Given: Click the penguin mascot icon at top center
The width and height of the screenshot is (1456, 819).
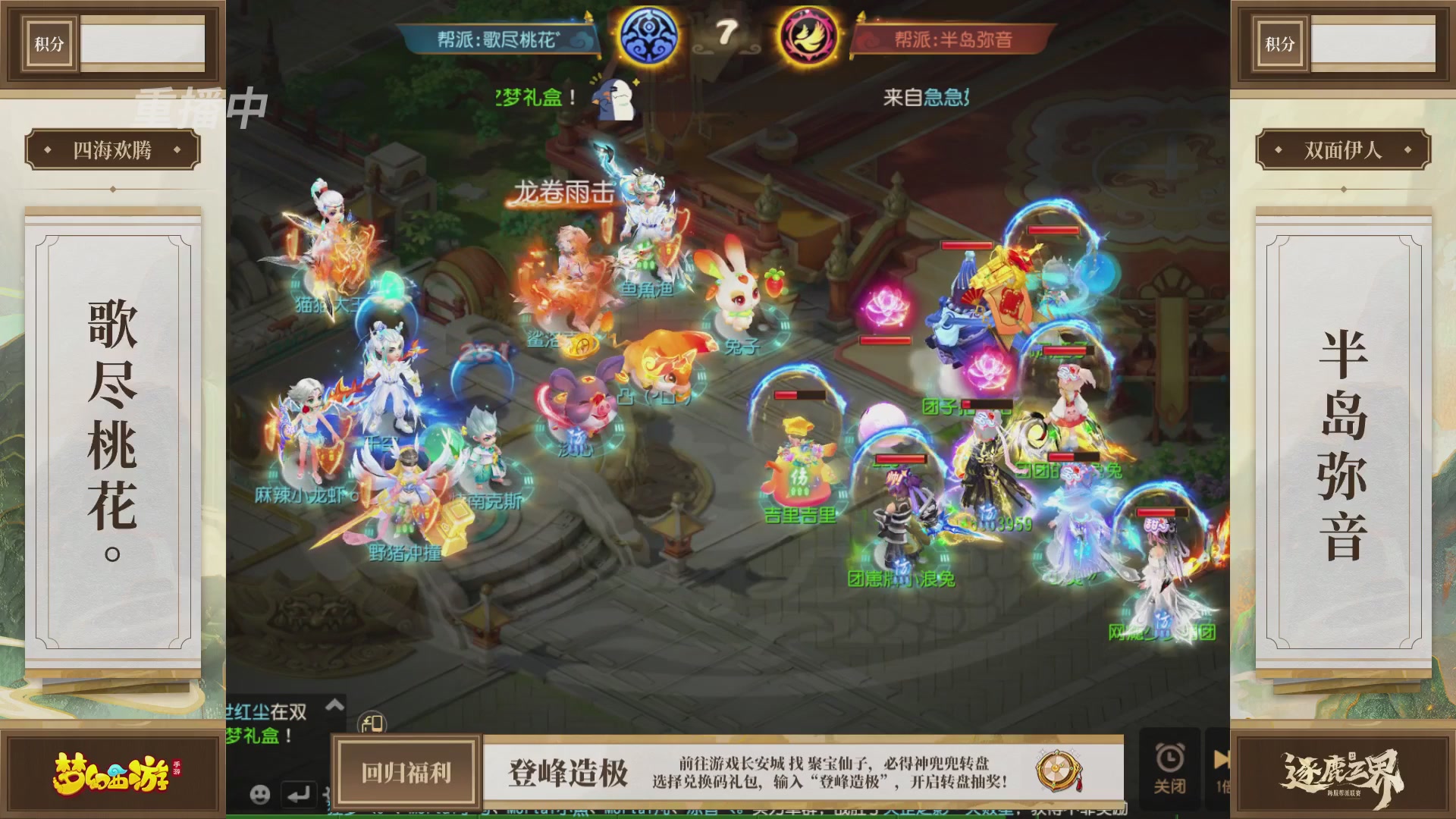Looking at the screenshot, I should point(613,99).
